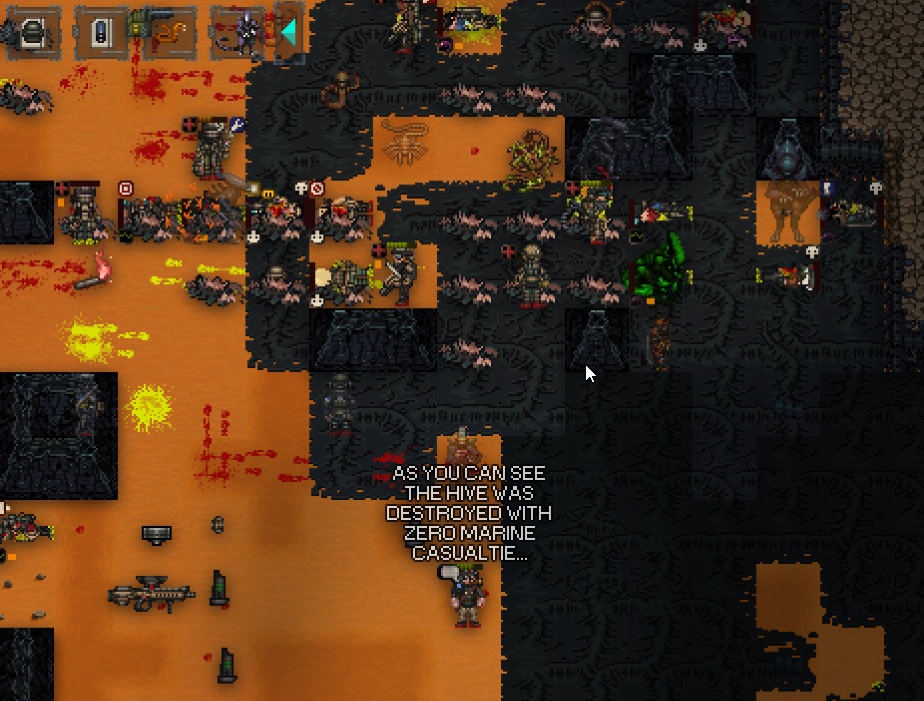Select the white device item slot
924x701 pixels.
click(x=100, y=33)
